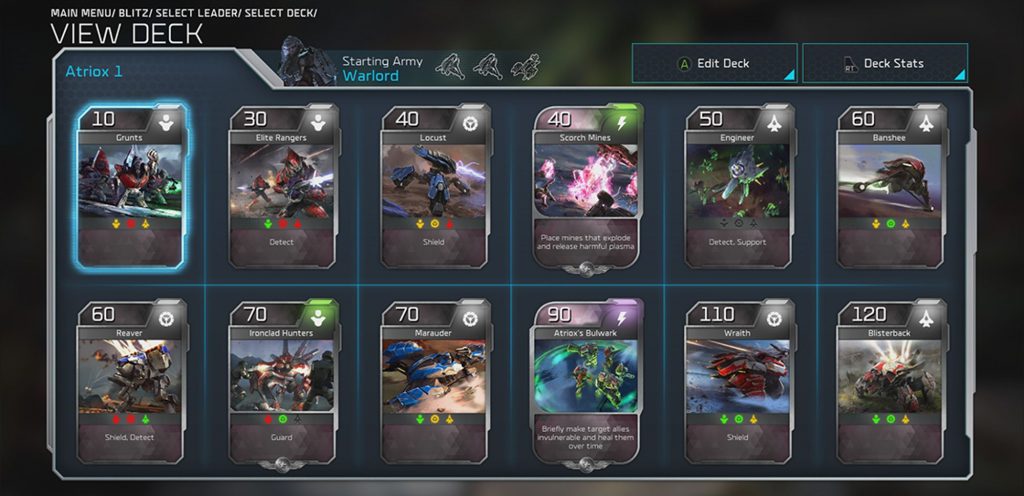Click the Warlord leader portrait
The image size is (1024, 496).
click(308, 63)
